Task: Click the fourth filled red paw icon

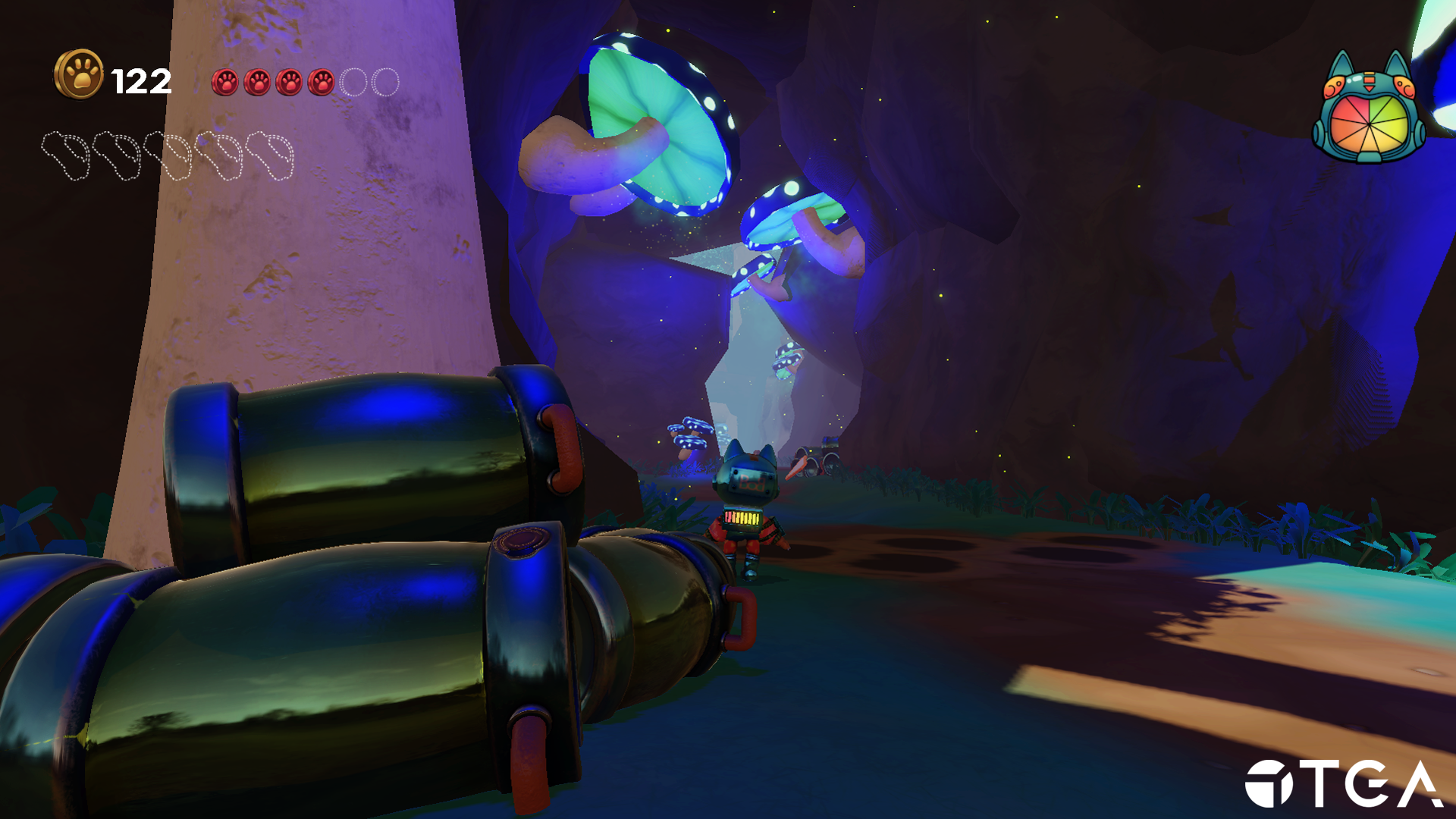Action: 321,81
